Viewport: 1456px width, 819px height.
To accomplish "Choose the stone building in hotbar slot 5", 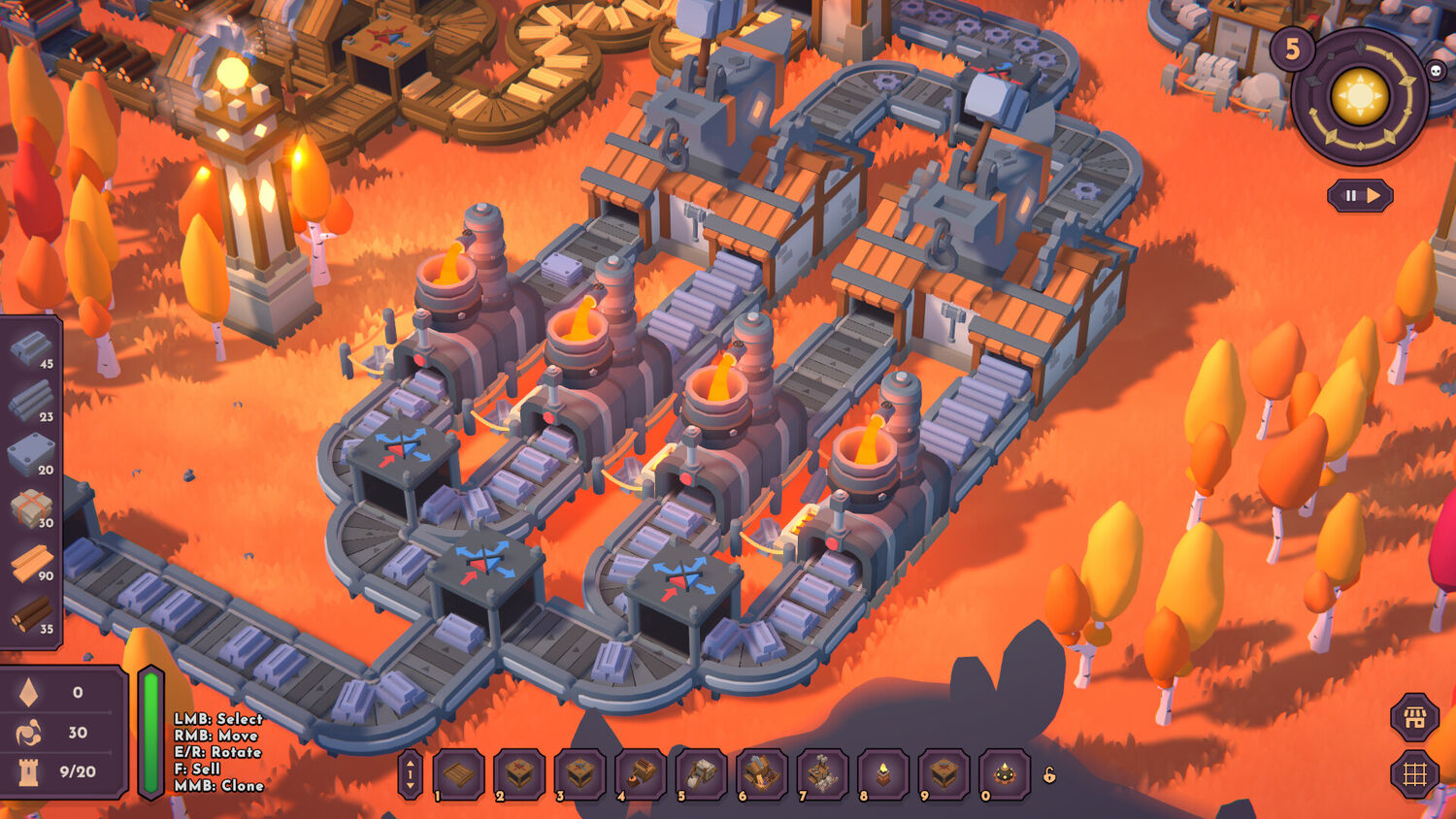I will point(701,774).
